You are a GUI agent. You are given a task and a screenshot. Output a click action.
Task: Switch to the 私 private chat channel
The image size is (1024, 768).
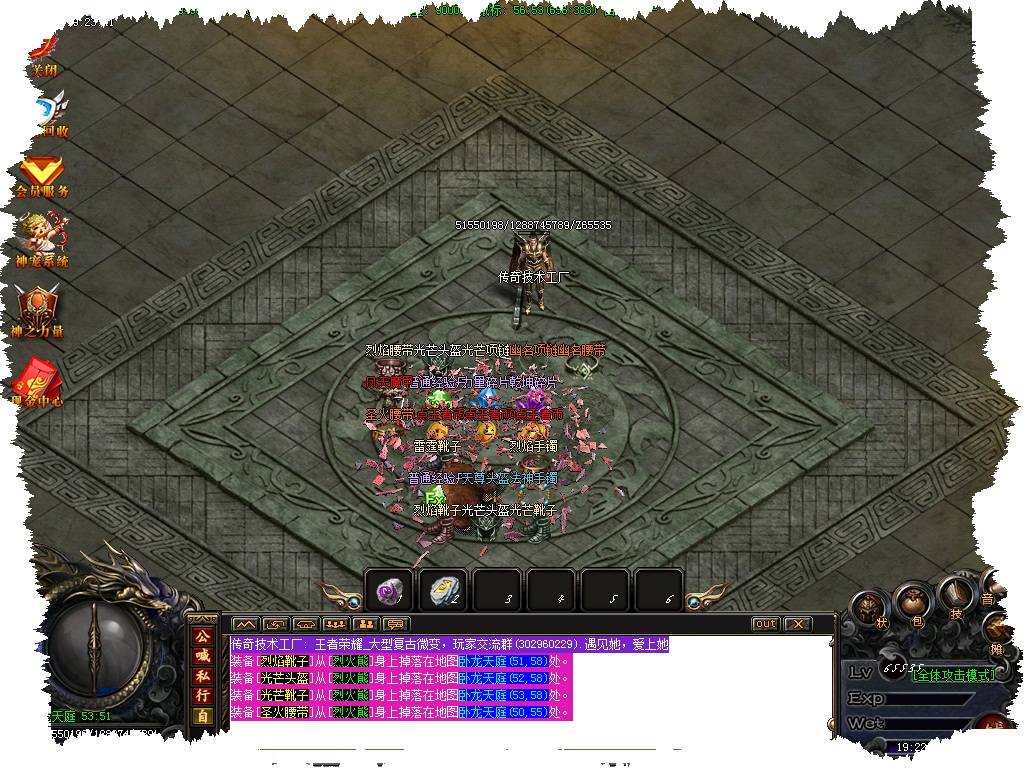[202, 675]
